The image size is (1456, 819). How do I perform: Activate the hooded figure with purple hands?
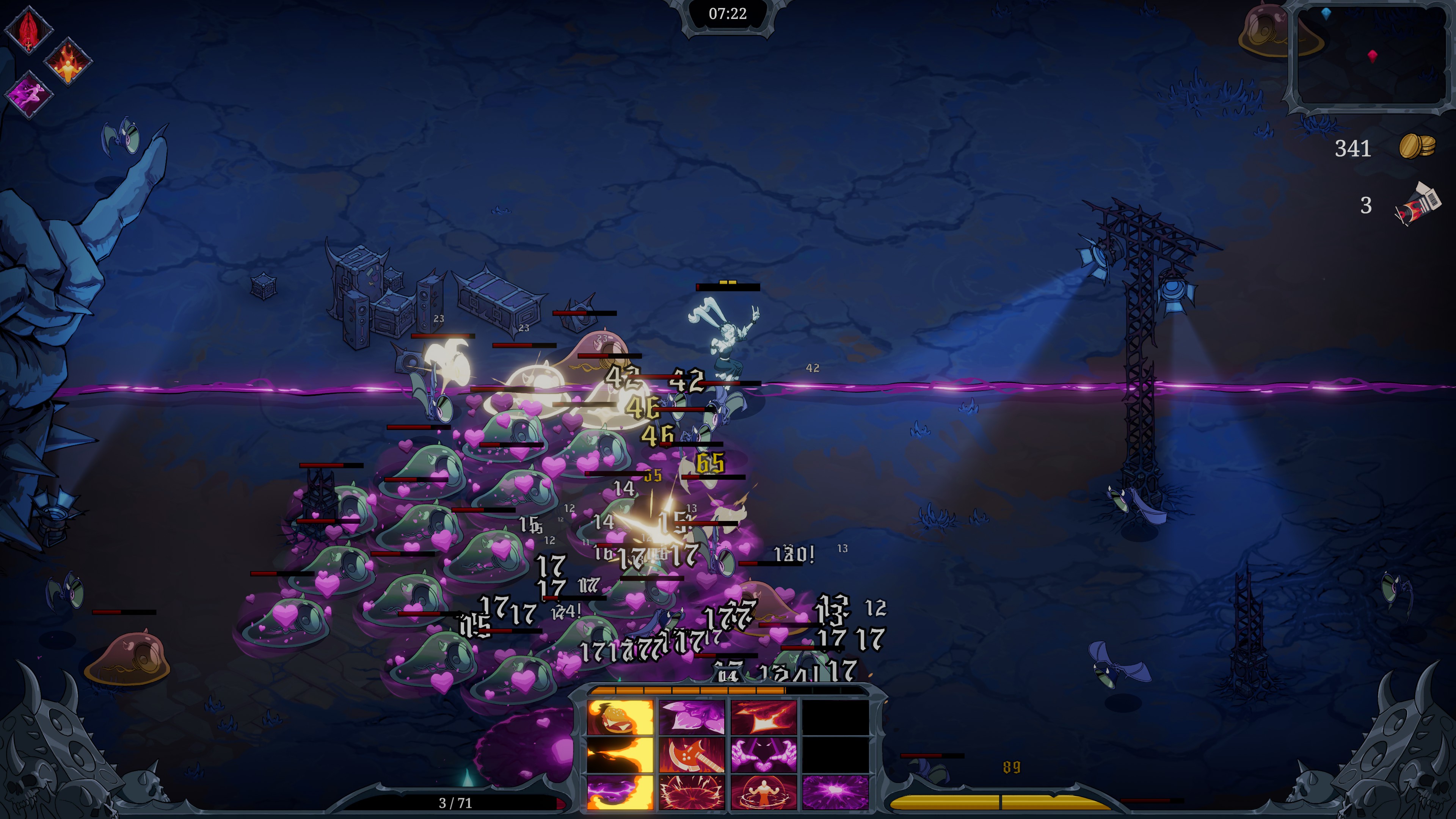pyautogui.click(x=764, y=755)
